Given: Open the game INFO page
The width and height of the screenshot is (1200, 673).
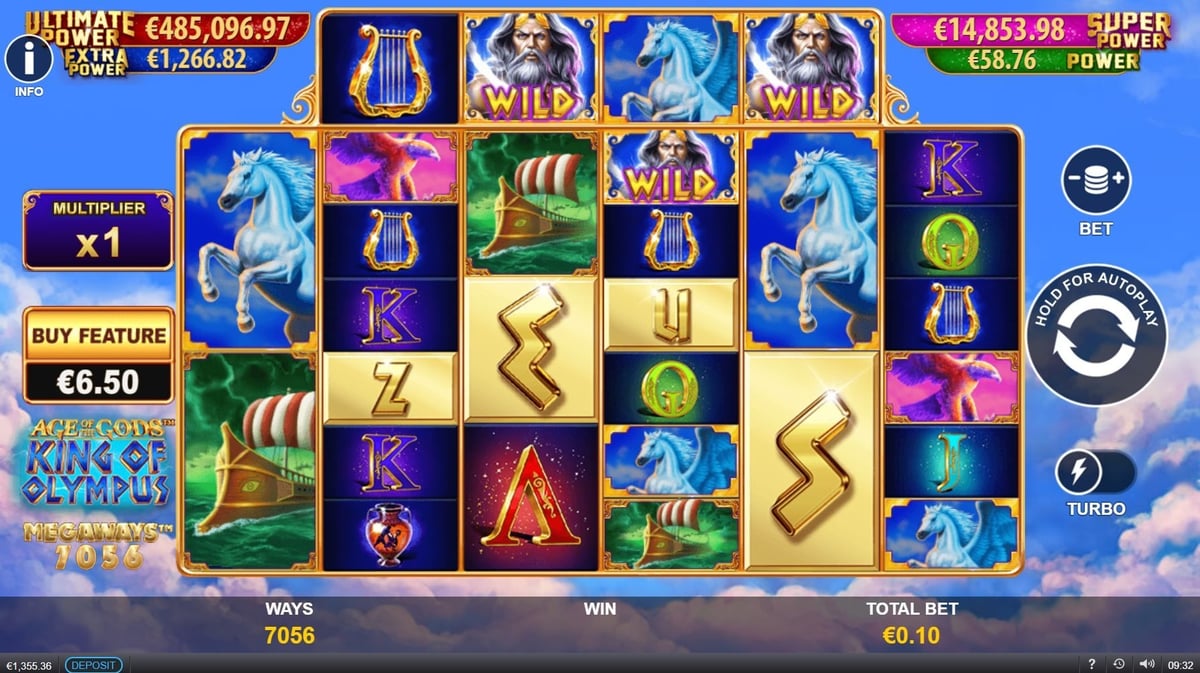Looking at the screenshot, I should pos(29,59).
